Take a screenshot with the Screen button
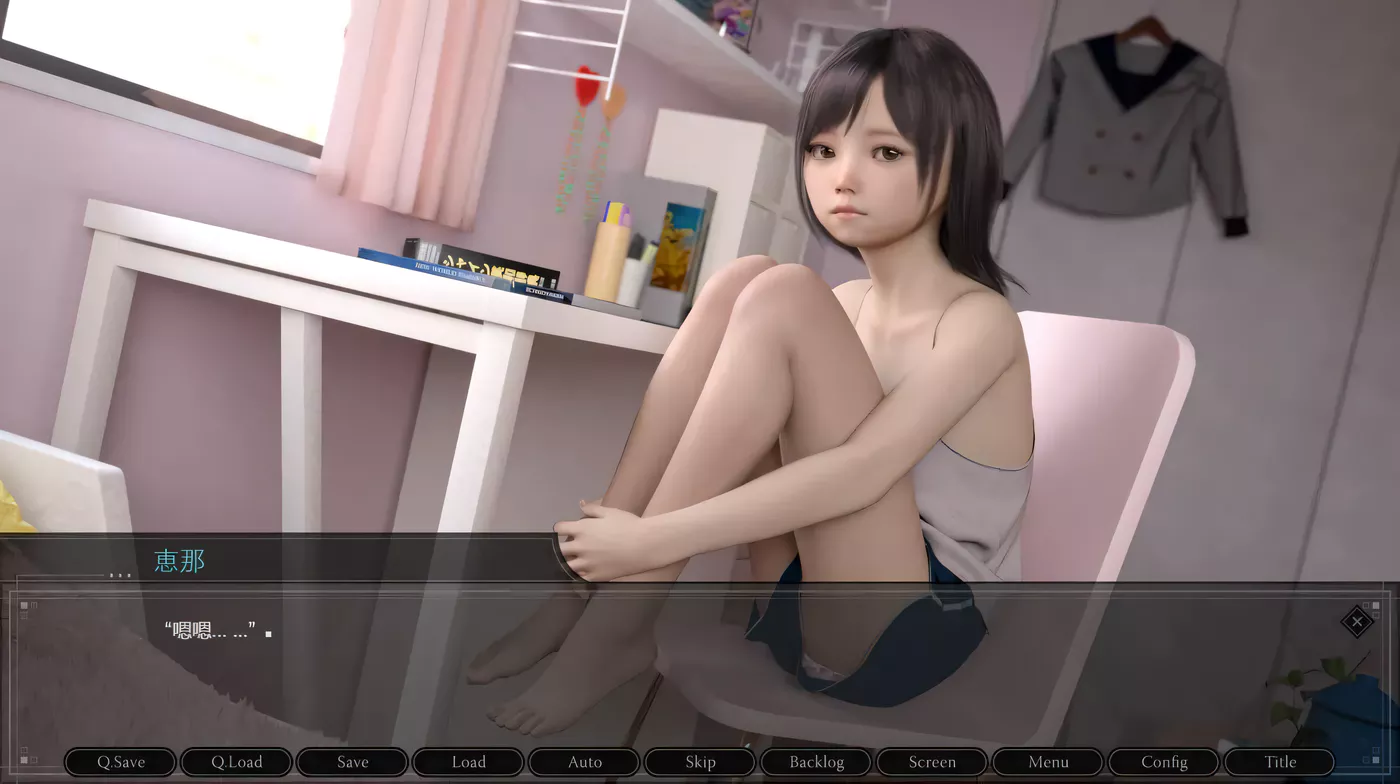This screenshot has width=1400, height=784. click(x=932, y=761)
